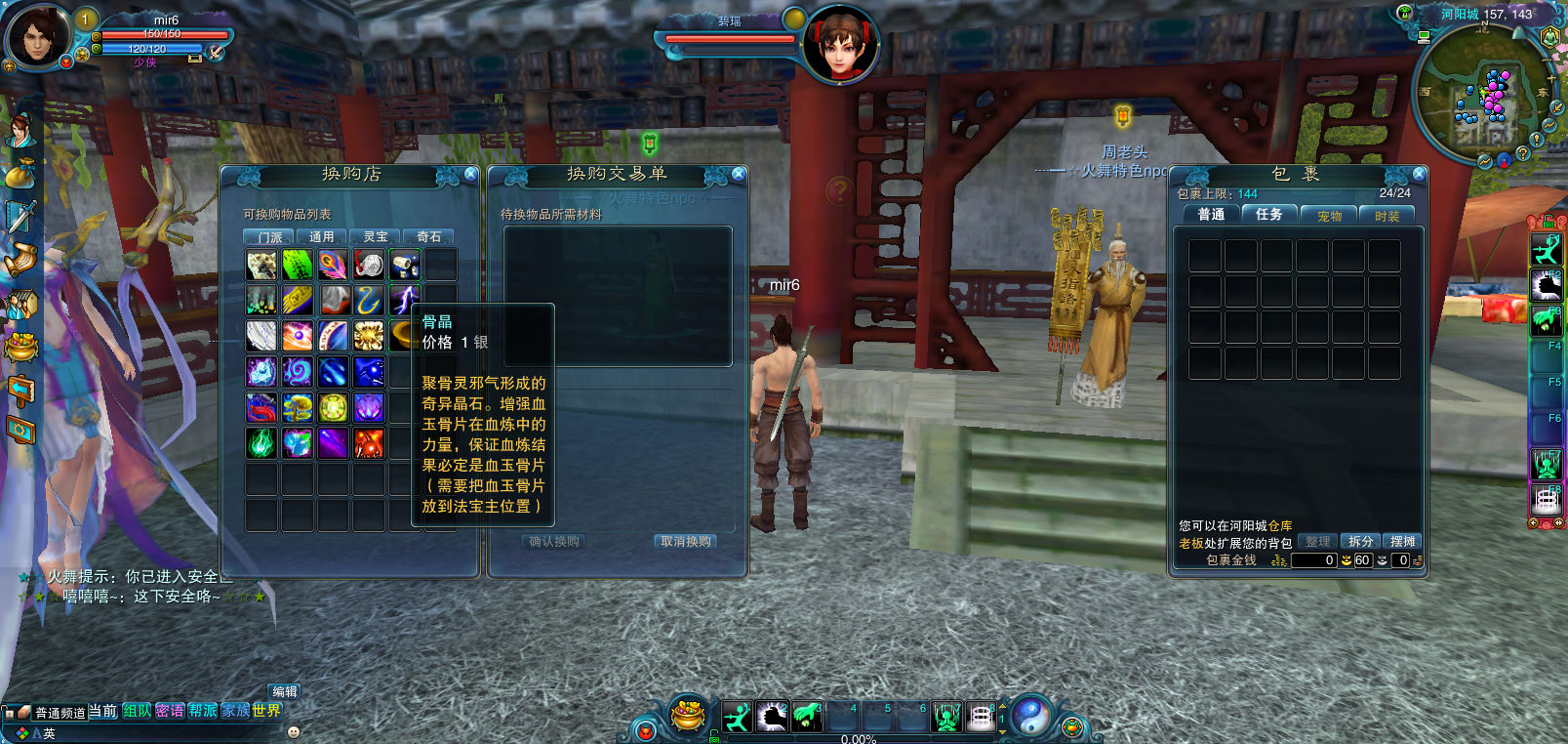Open the 灵宝 shop category tab

pyautogui.click(x=376, y=237)
